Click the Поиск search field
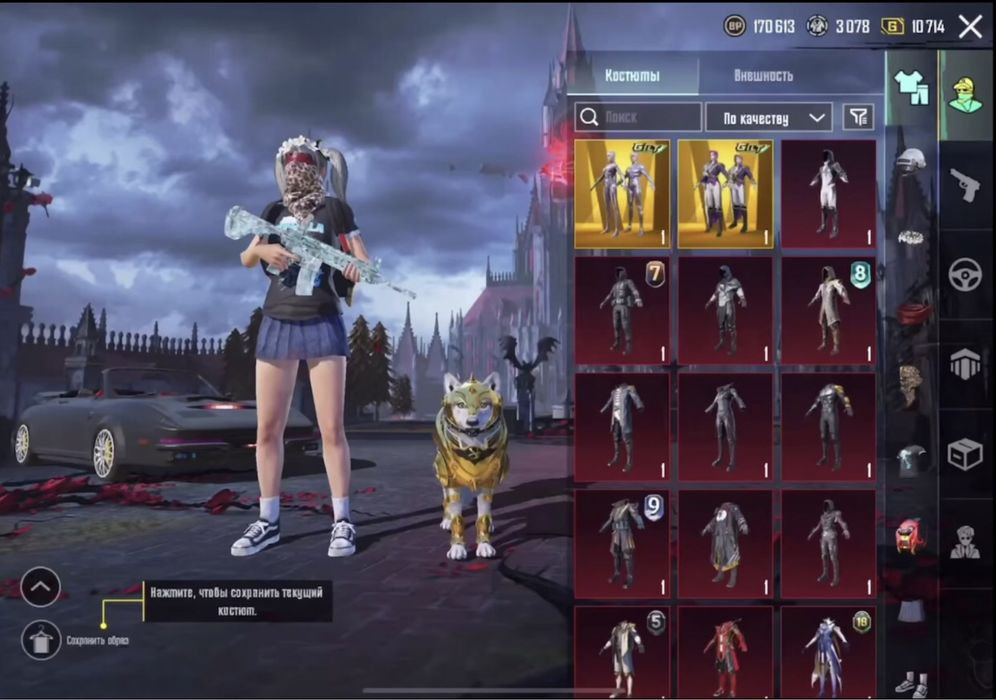 coord(638,117)
